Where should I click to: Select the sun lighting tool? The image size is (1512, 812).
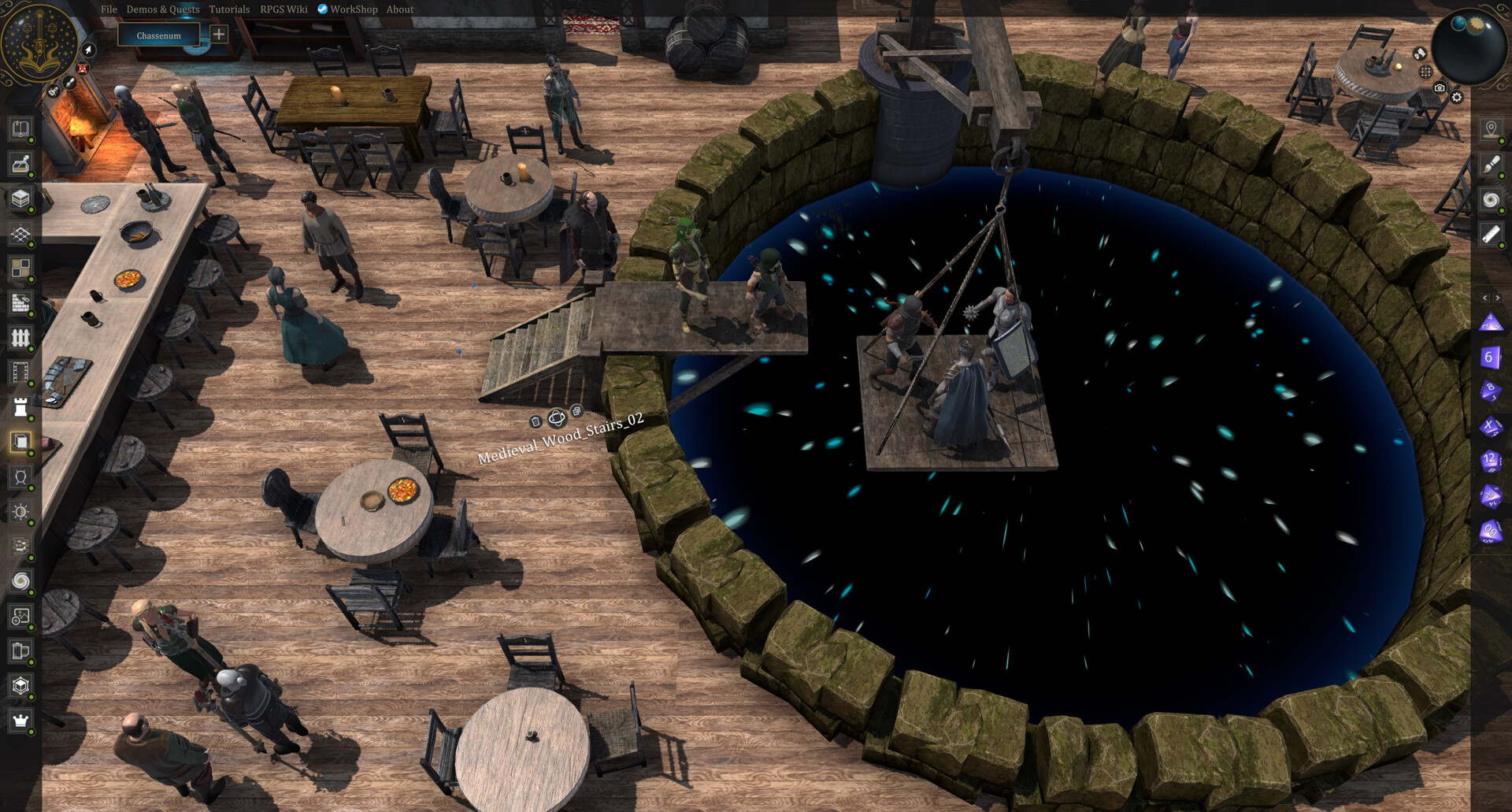(20, 510)
